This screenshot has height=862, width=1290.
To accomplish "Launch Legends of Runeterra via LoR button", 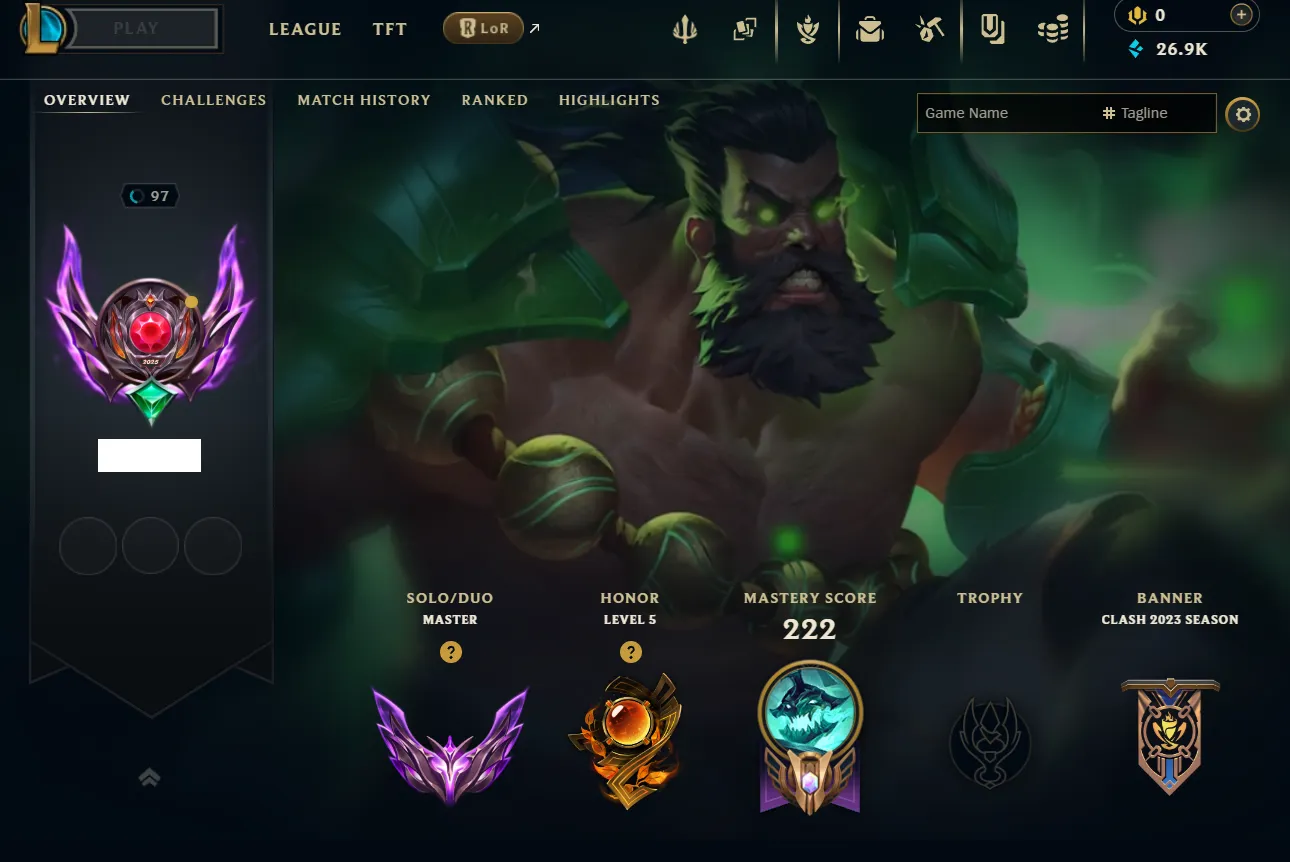I will 483,28.
